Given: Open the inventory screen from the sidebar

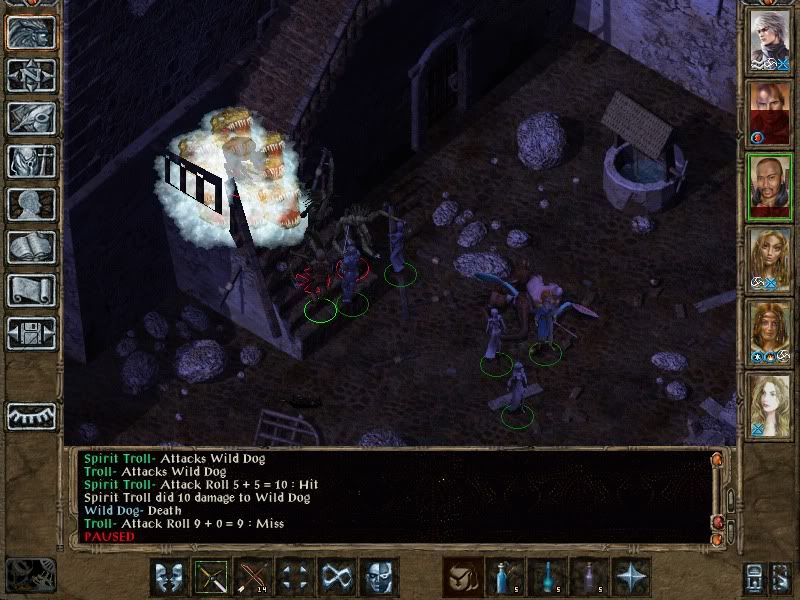Looking at the screenshot, I should [31, 161].
